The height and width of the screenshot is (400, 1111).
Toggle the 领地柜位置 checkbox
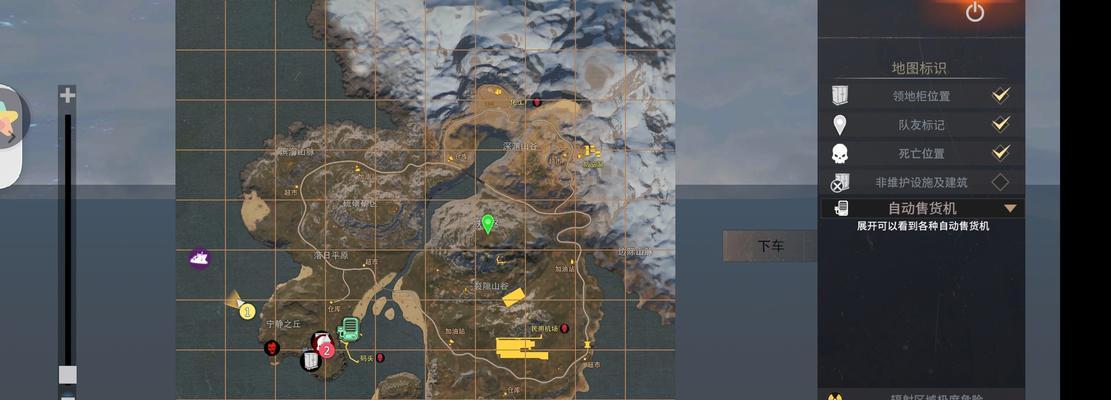tap(1000, 96)
